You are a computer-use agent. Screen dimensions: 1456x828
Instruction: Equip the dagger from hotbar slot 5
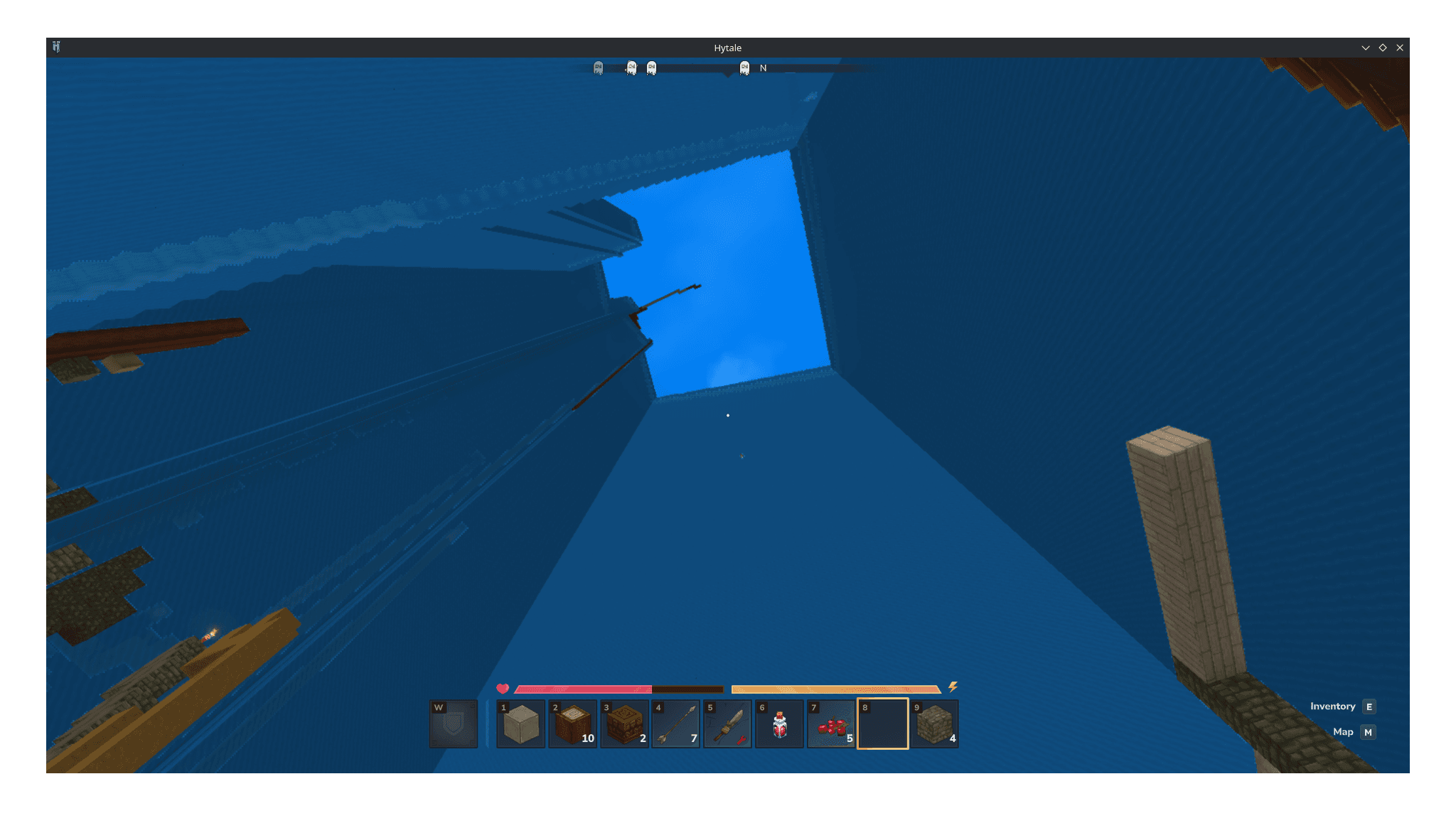tap(727, 724)
